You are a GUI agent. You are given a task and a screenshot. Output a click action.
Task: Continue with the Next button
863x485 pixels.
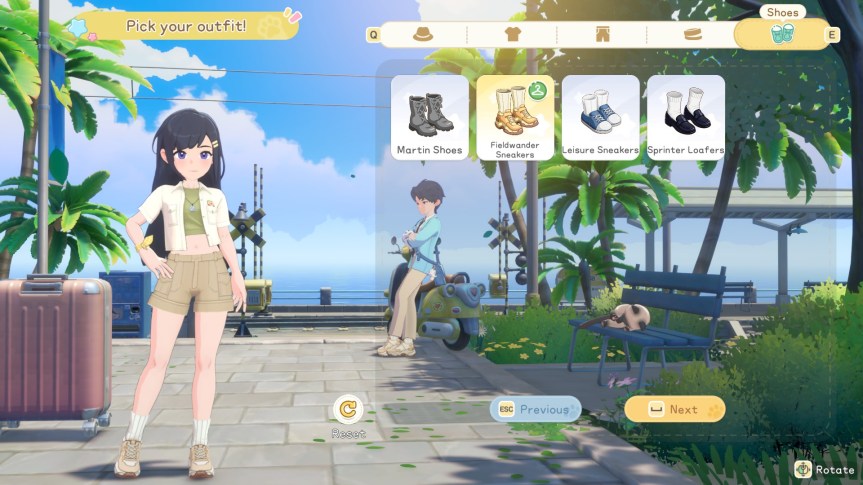coord(675,409)
